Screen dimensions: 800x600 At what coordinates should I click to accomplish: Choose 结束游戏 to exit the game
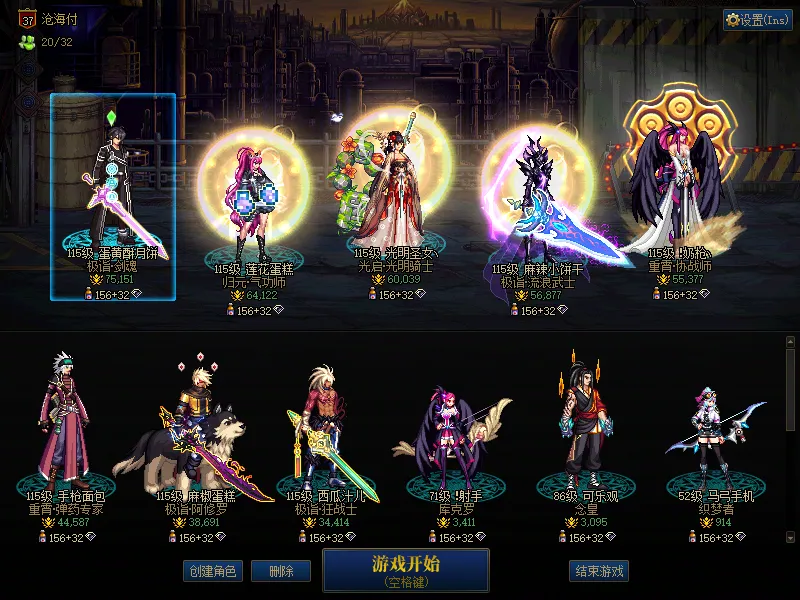coord(600,571)
